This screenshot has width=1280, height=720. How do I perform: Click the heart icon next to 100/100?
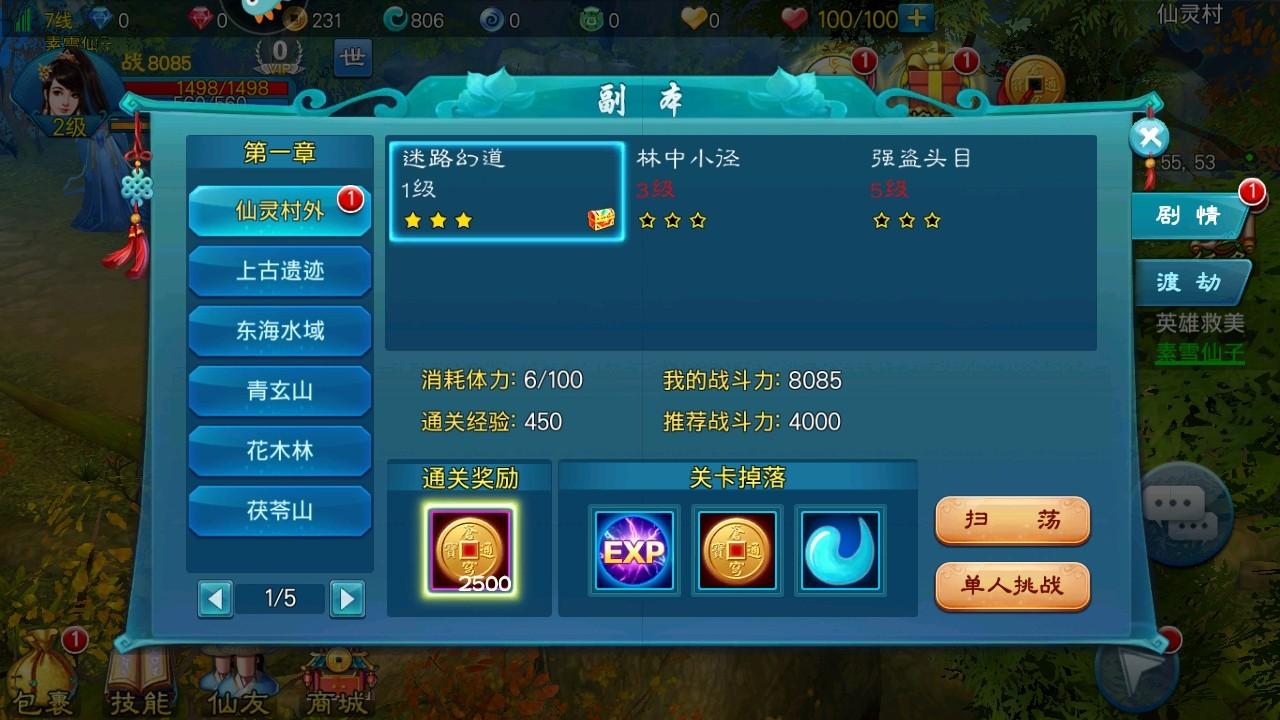tap(795, 17)
